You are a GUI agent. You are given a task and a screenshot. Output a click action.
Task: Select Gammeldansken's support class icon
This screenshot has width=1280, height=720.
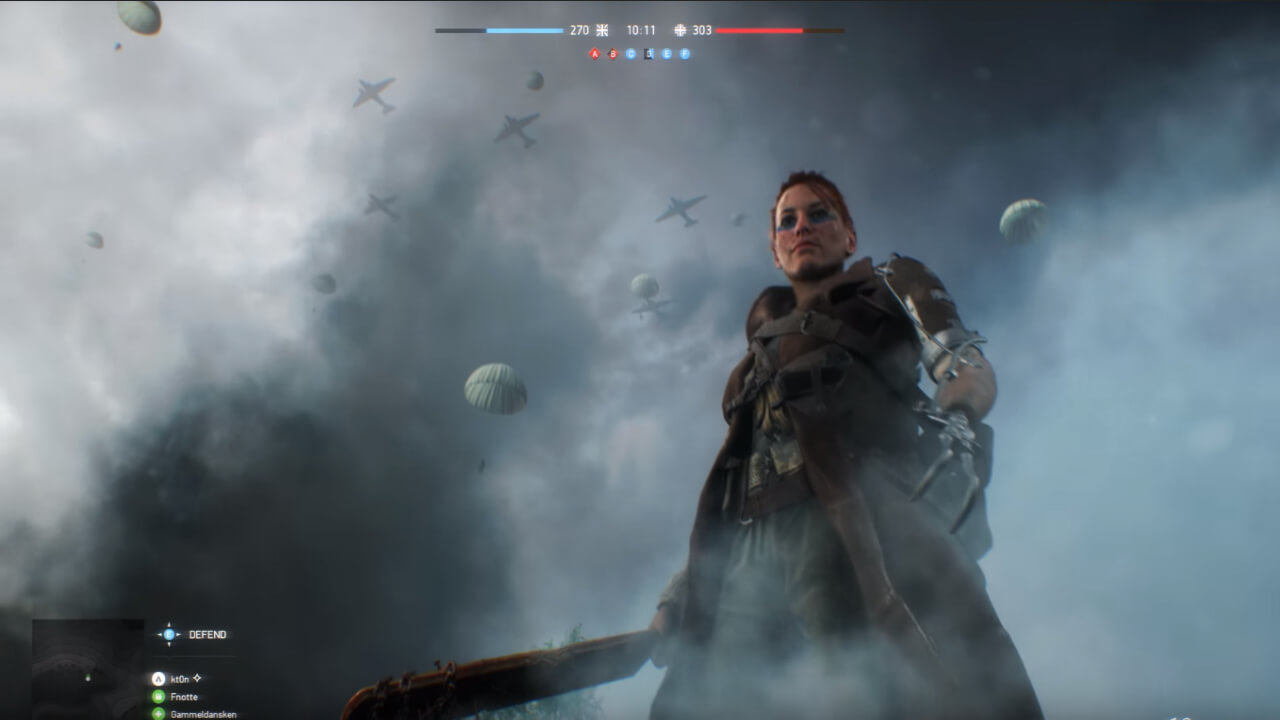[158, 714]
